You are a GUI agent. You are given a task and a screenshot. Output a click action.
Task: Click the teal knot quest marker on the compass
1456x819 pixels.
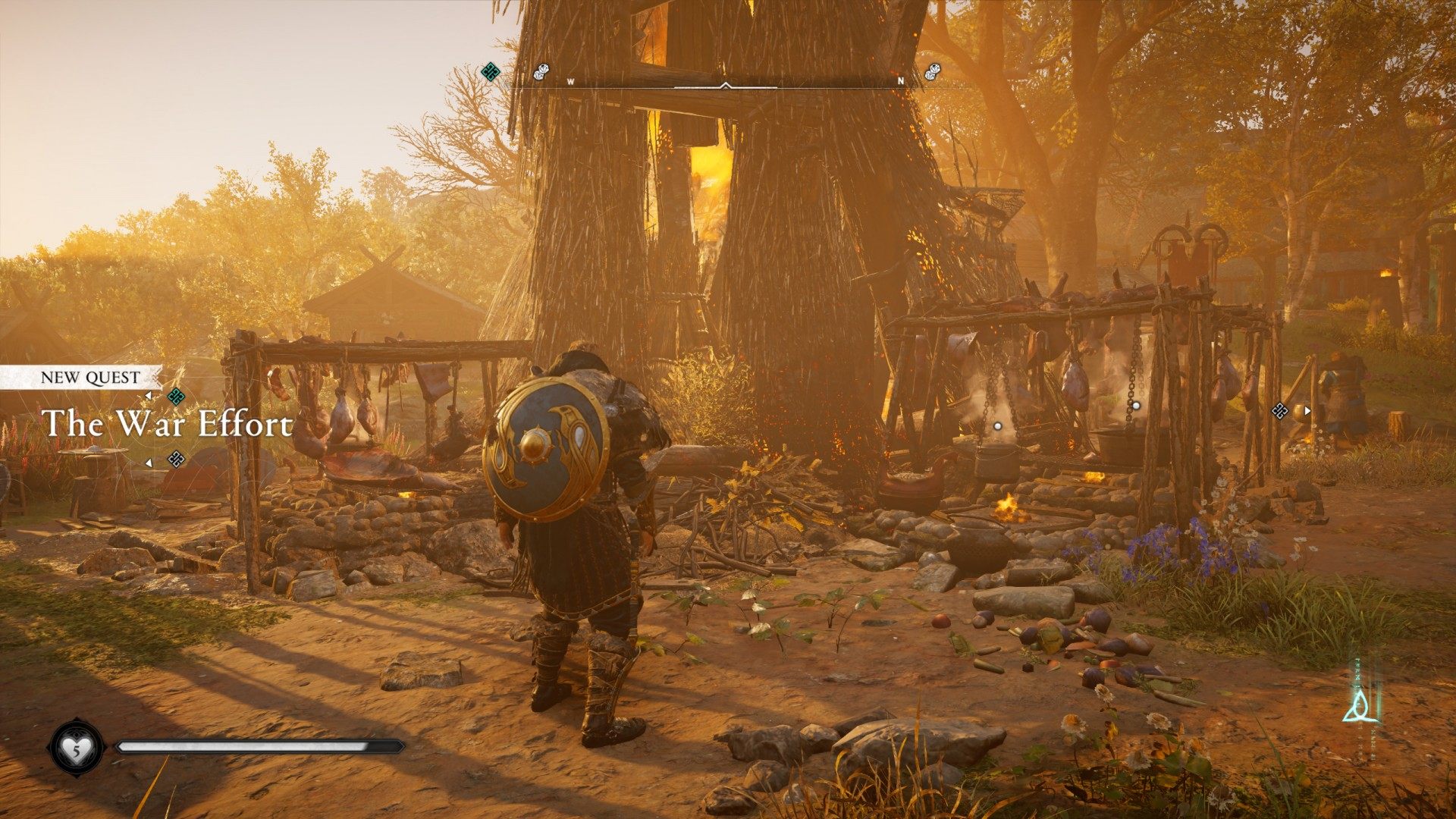click(491, 72)
